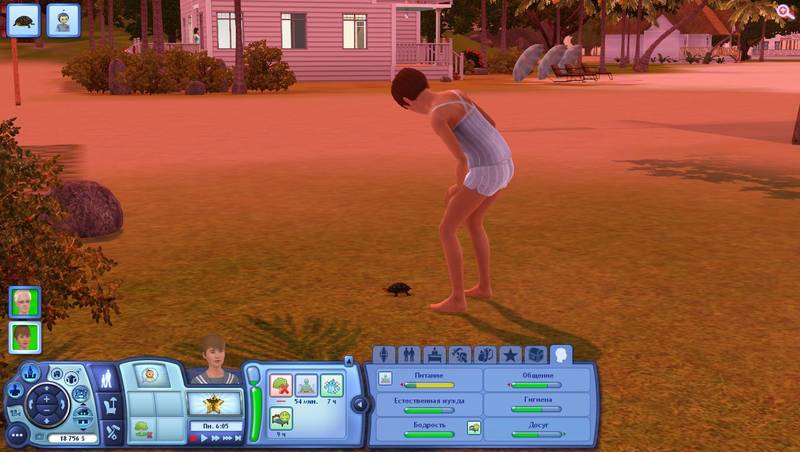Collapse the panel with the left arrow

coord(356,403)
